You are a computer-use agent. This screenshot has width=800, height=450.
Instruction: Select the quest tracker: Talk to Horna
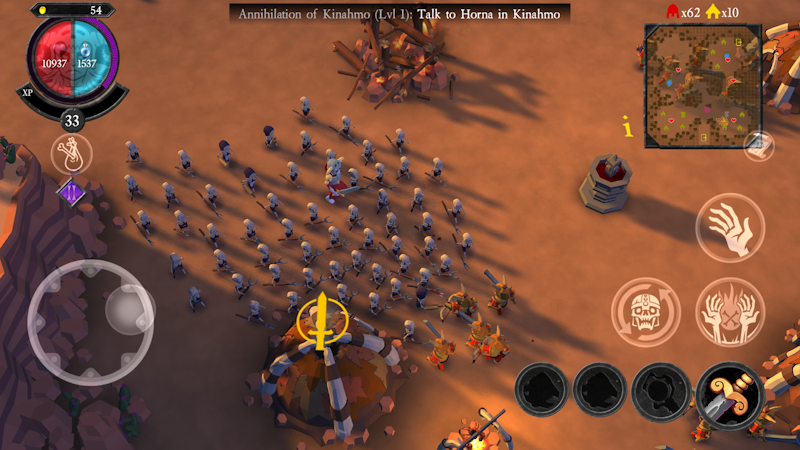(400, 13)
